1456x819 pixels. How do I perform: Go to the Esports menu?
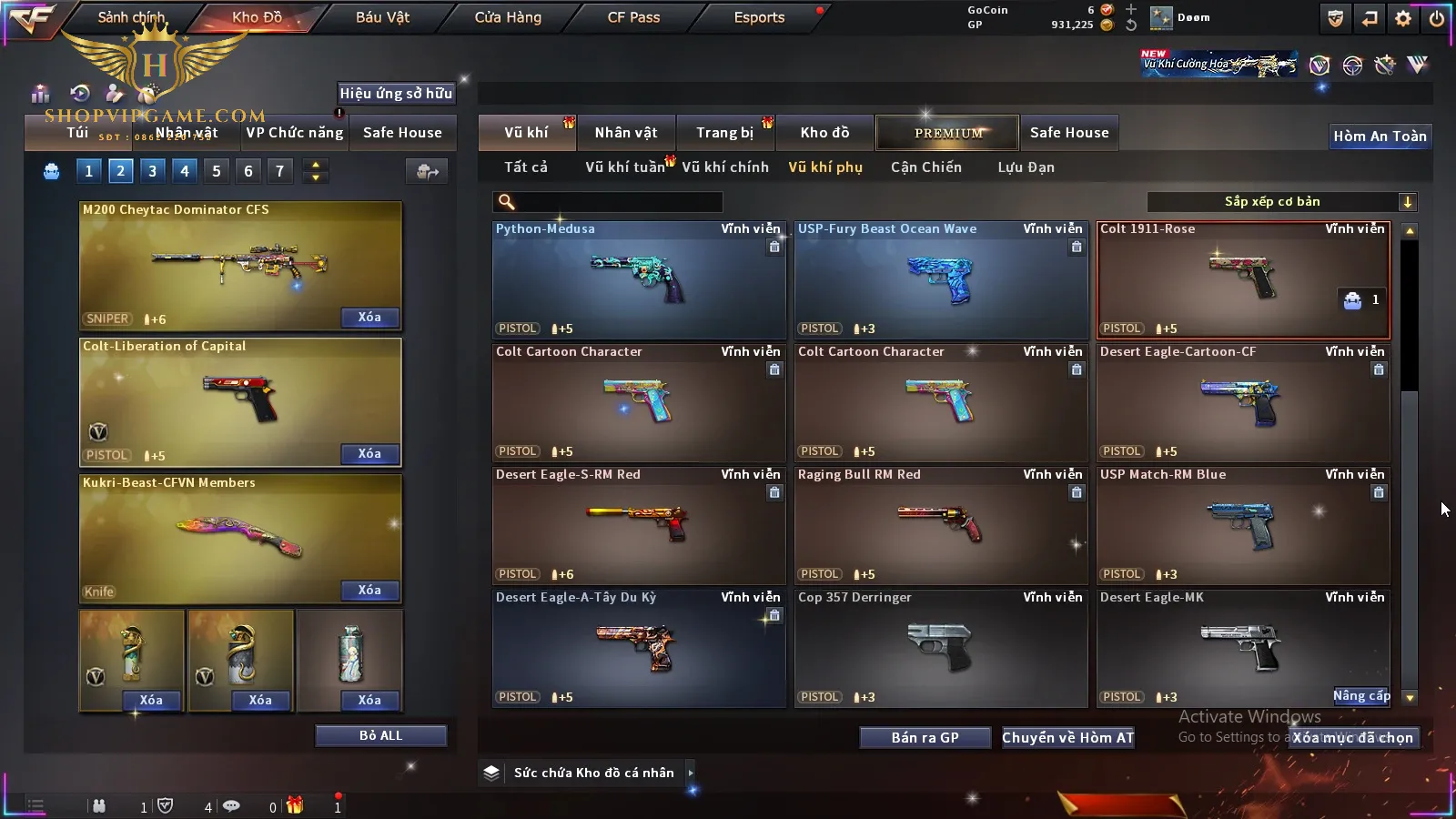point(759,17)
